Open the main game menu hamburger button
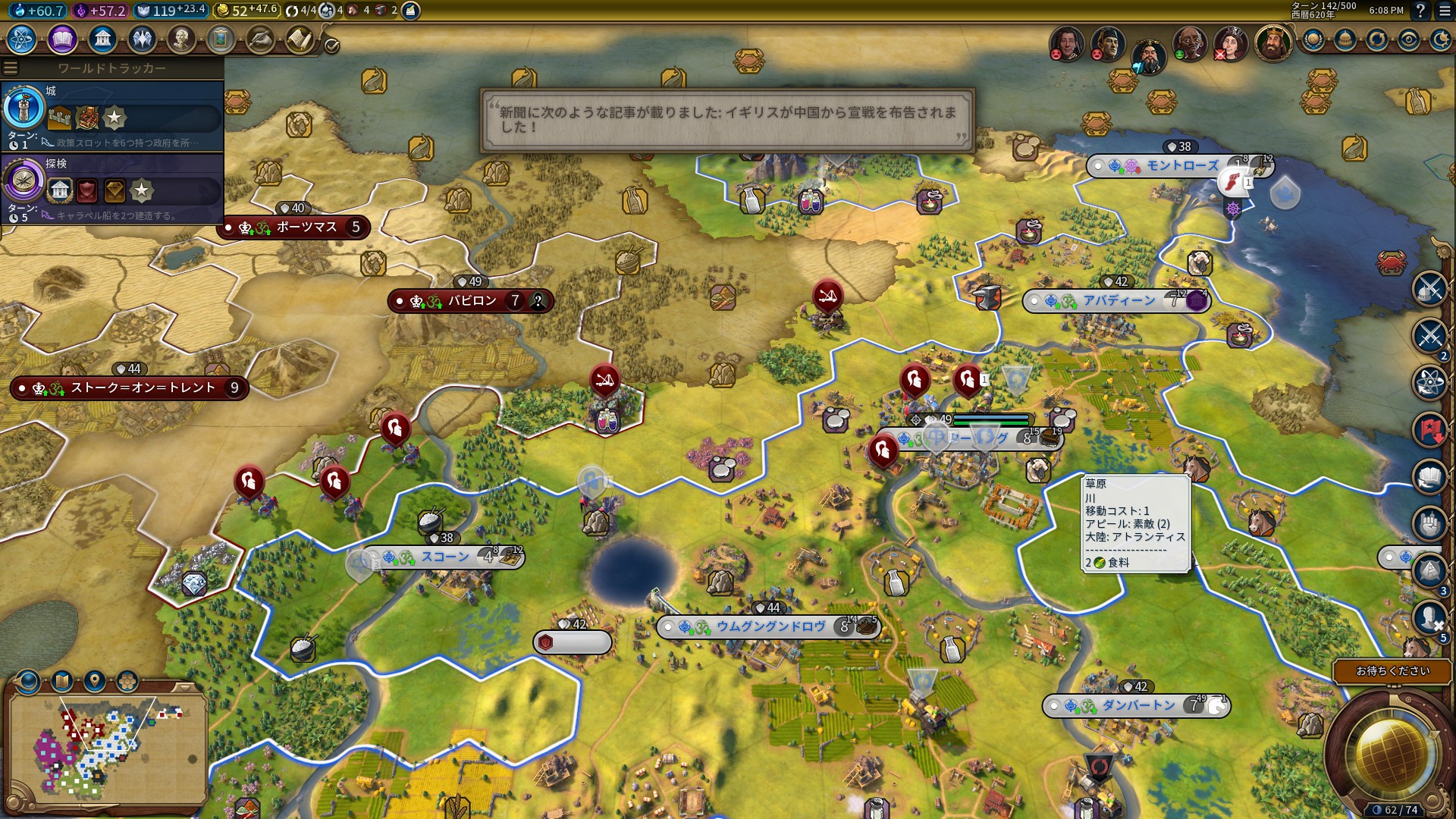 (1445, 11)
